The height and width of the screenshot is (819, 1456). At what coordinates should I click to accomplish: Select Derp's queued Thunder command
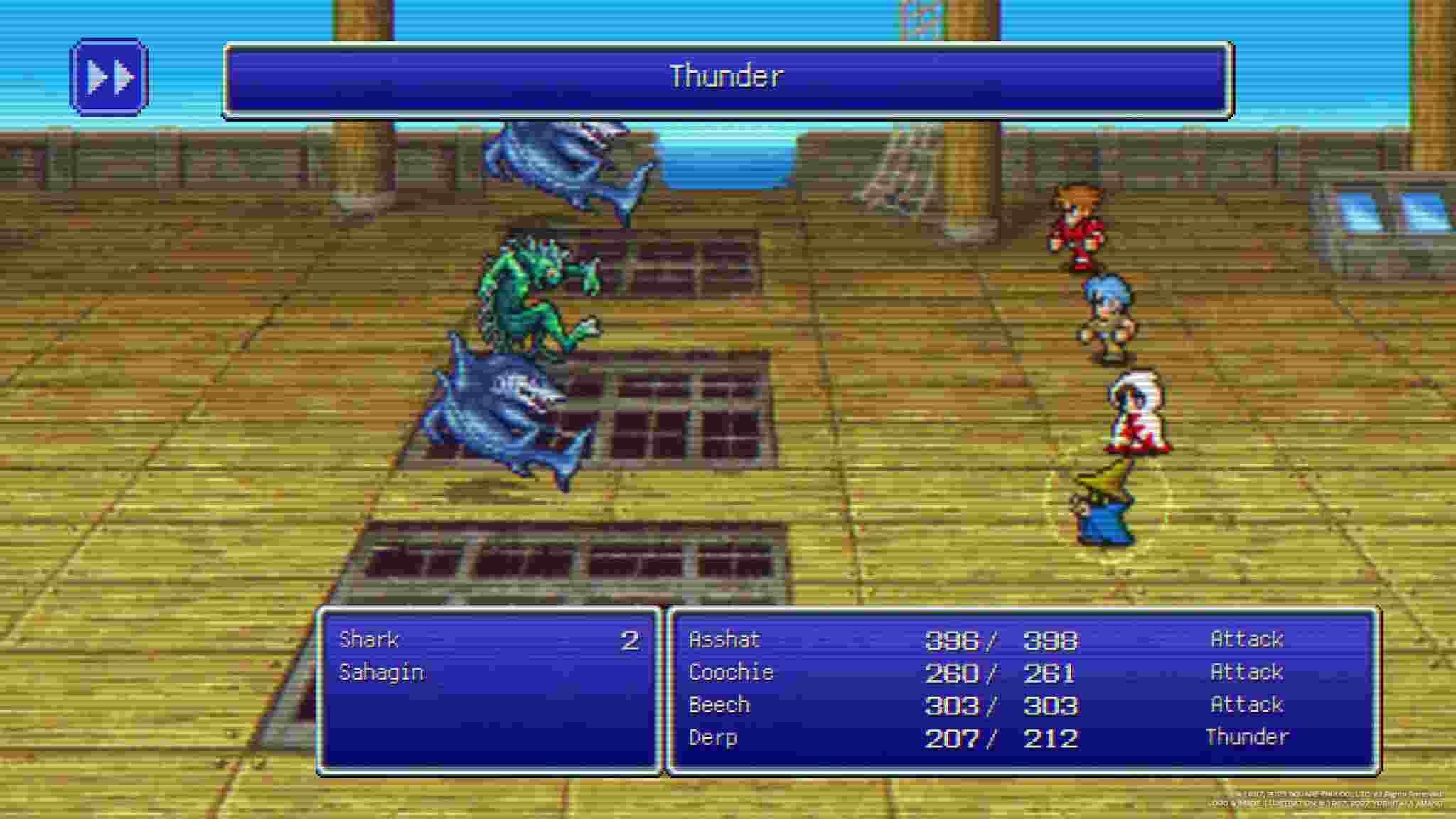pos(1248,737)
